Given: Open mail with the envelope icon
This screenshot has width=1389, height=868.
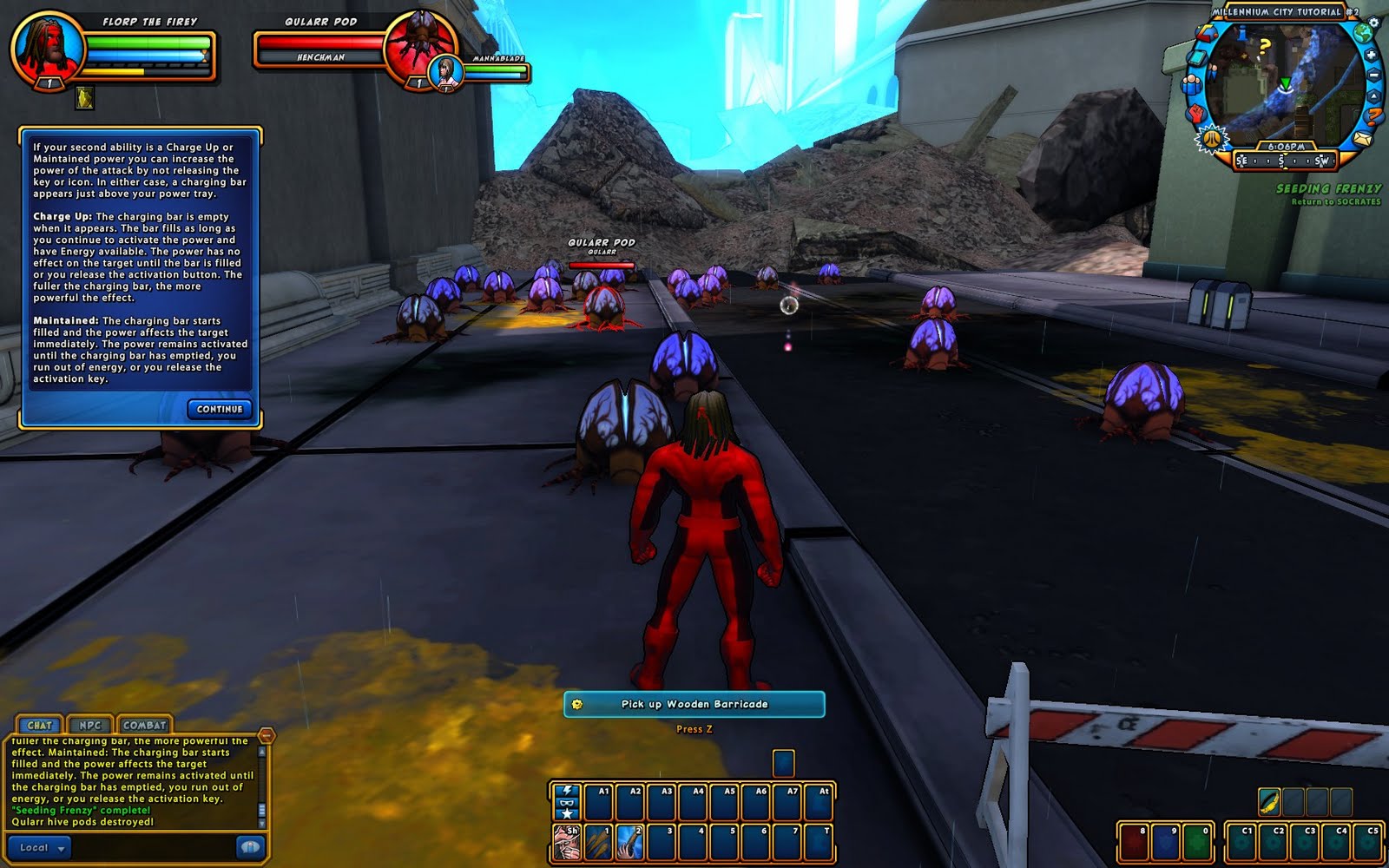Looking at the screenshot, I should [1363, 139].
